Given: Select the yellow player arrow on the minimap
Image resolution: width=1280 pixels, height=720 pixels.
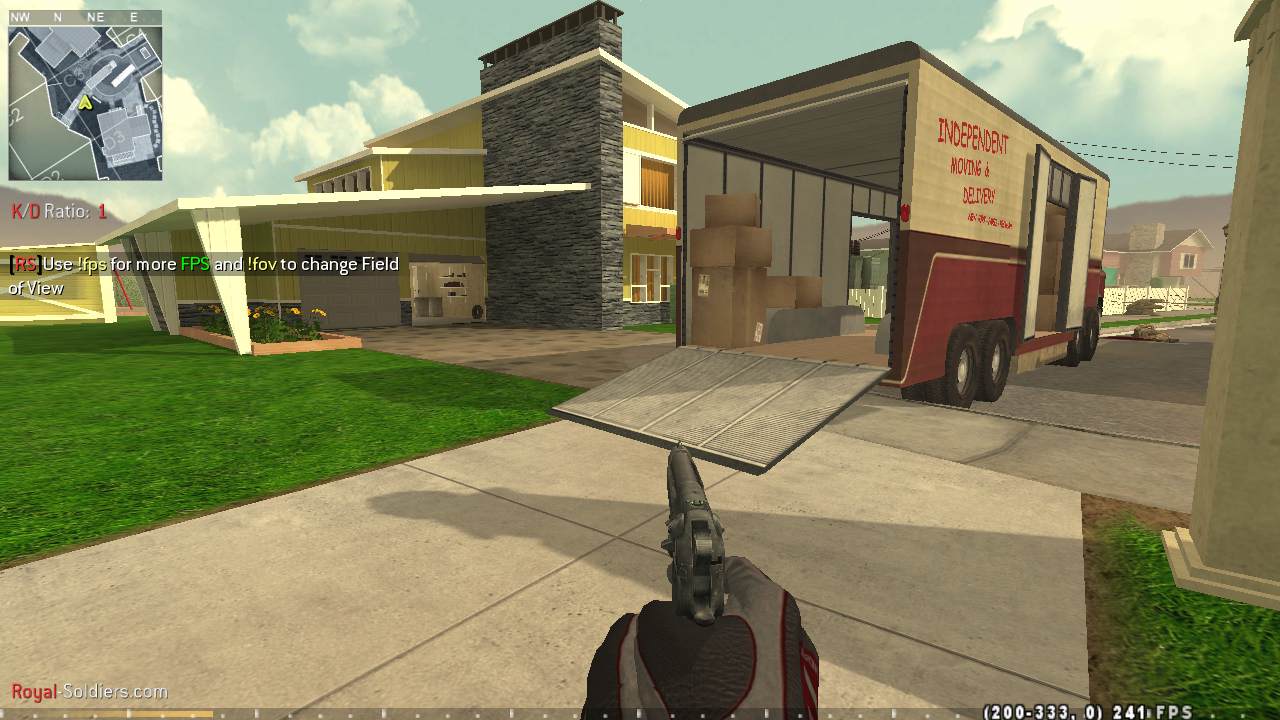Looking at the screenshot, I should (85, 103).
